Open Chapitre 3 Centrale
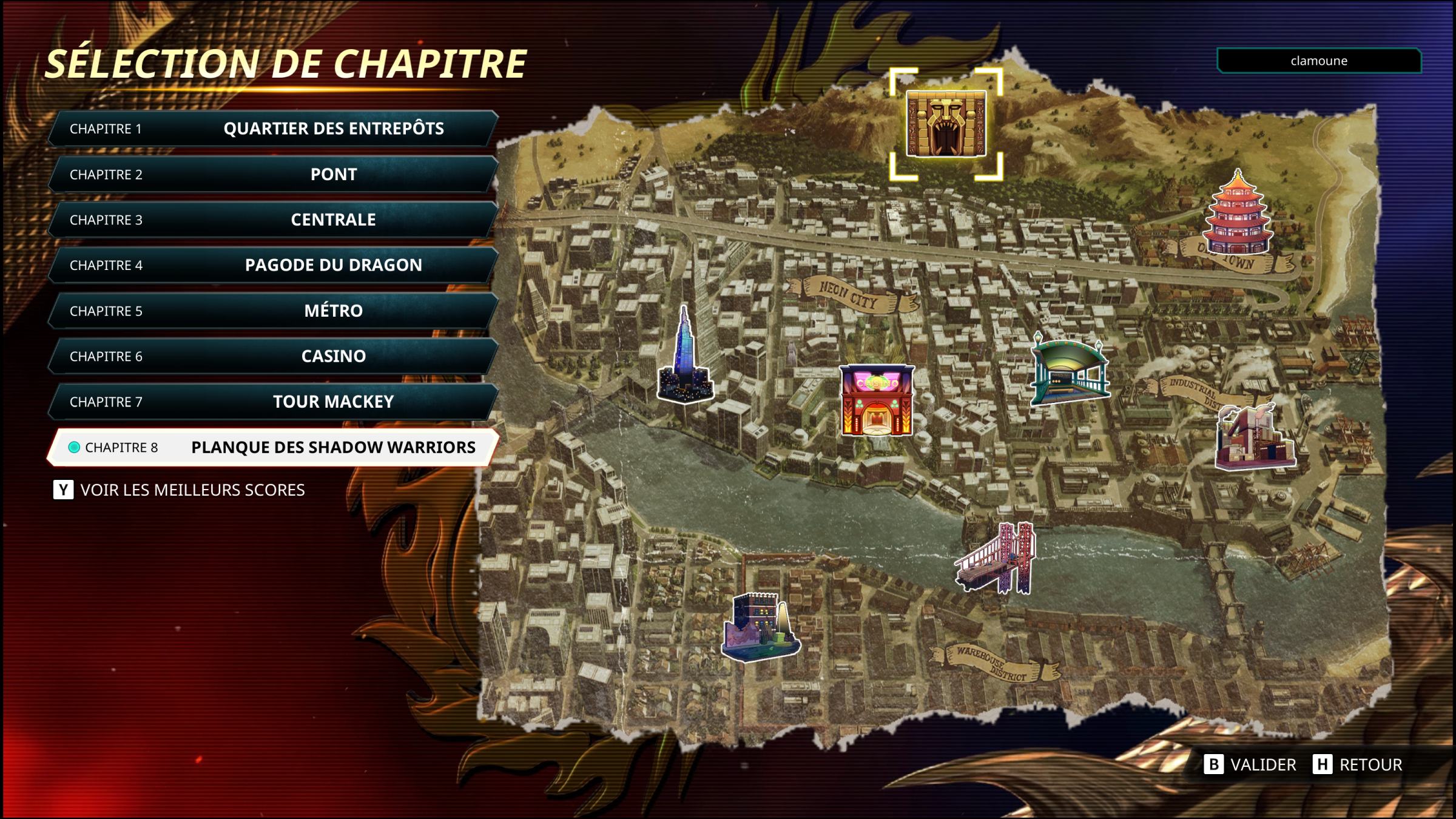1456x819 pixels. click(273, 220)
